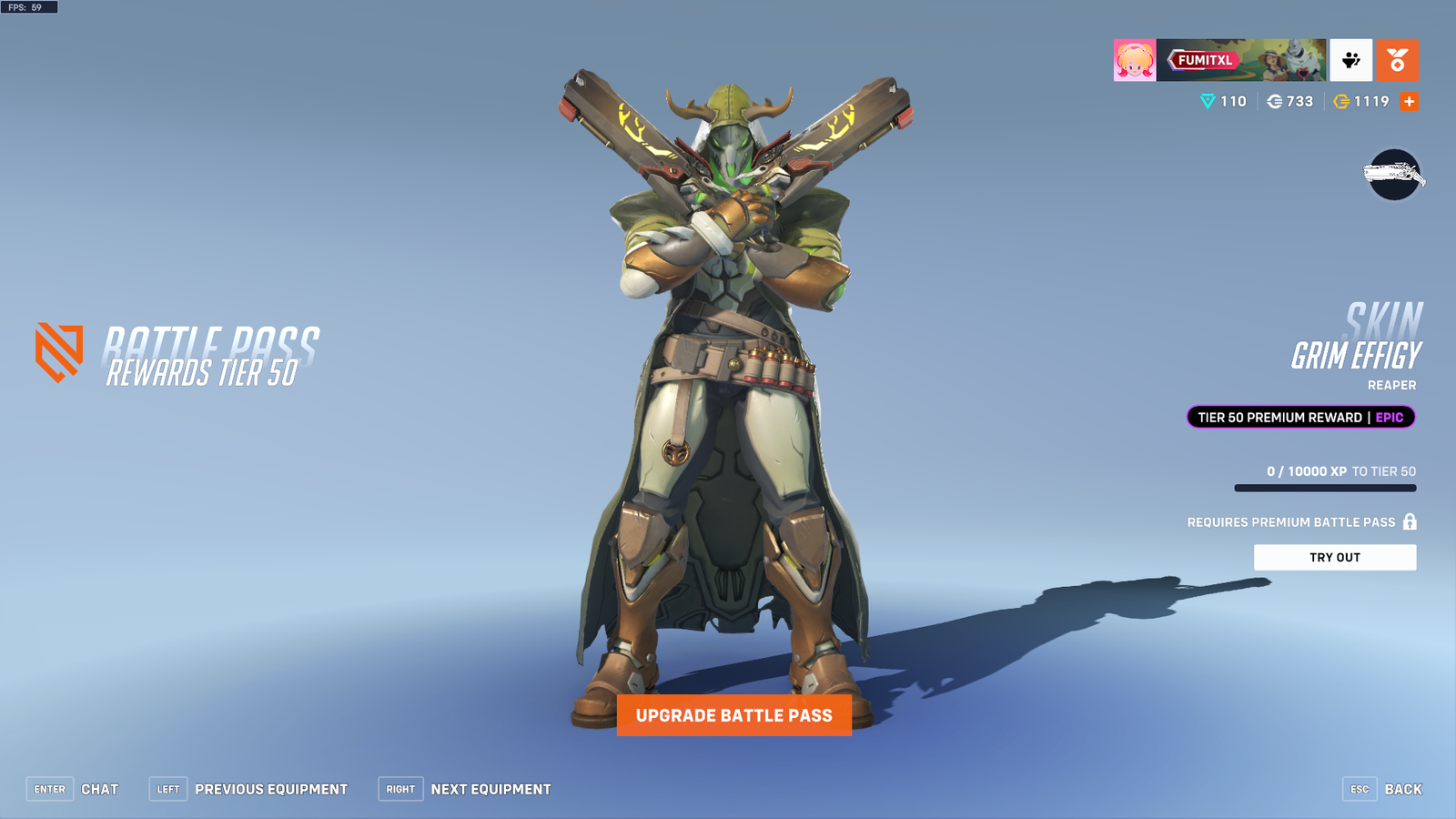Open the Challenges medal icon
This screenshot has height=819, width=1456.
[1396, 59]
